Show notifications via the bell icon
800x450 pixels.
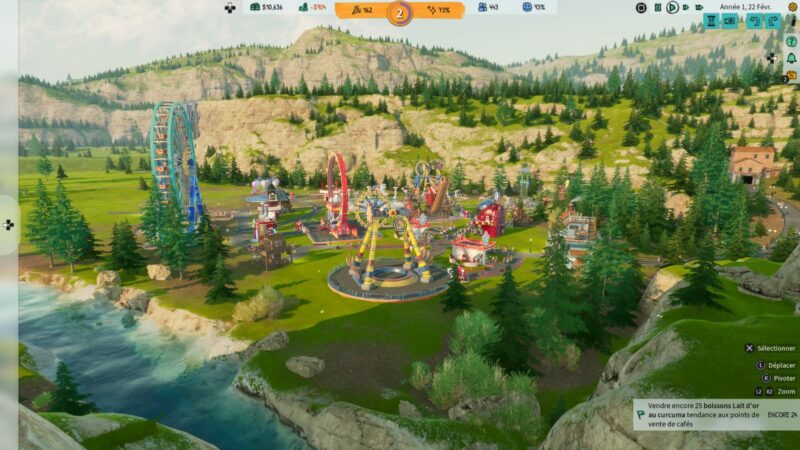click(x=790, y=58)
